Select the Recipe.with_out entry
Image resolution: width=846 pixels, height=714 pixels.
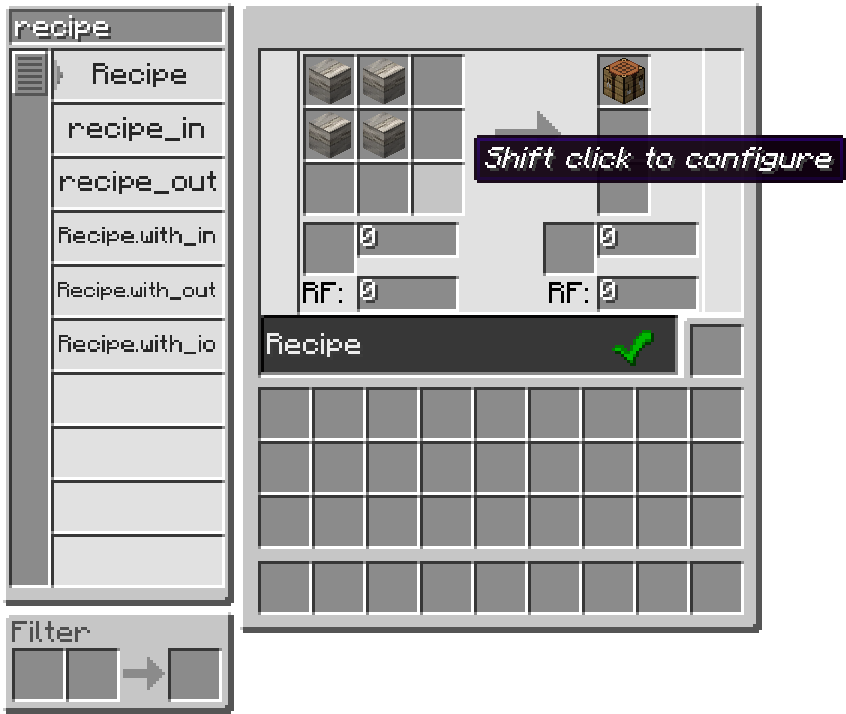138,291
